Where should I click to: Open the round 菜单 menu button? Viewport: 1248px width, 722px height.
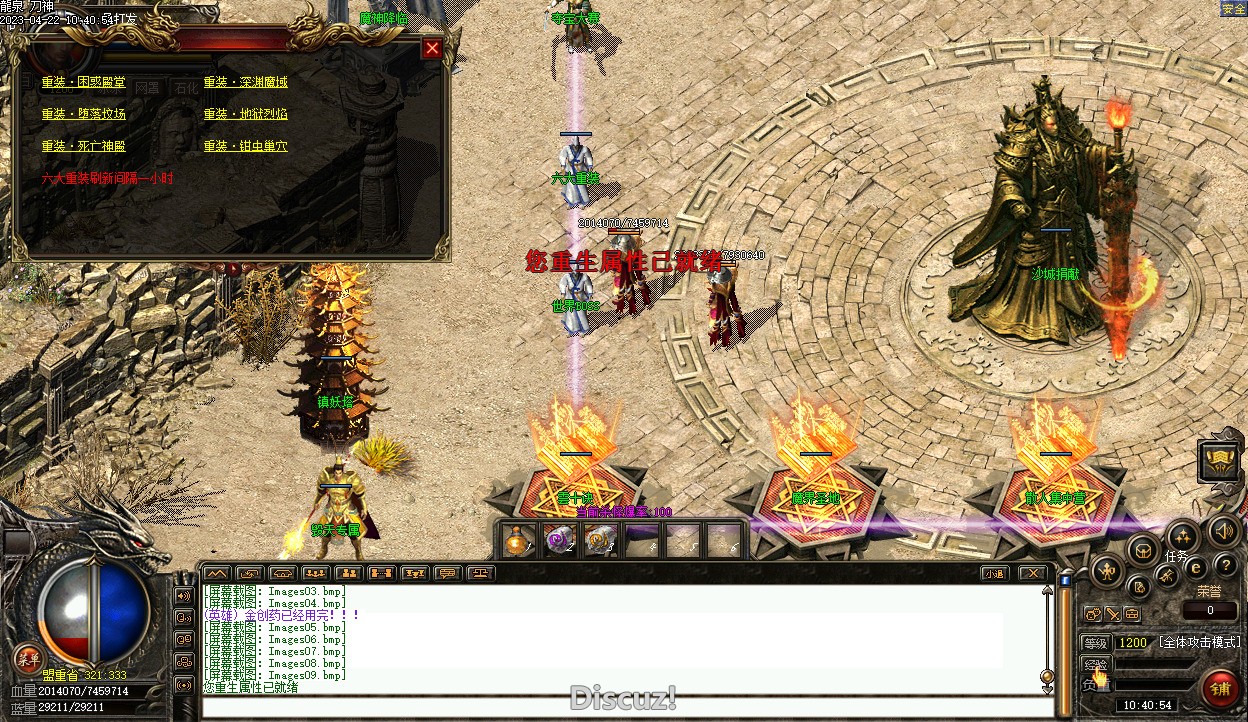pos(27,657)
